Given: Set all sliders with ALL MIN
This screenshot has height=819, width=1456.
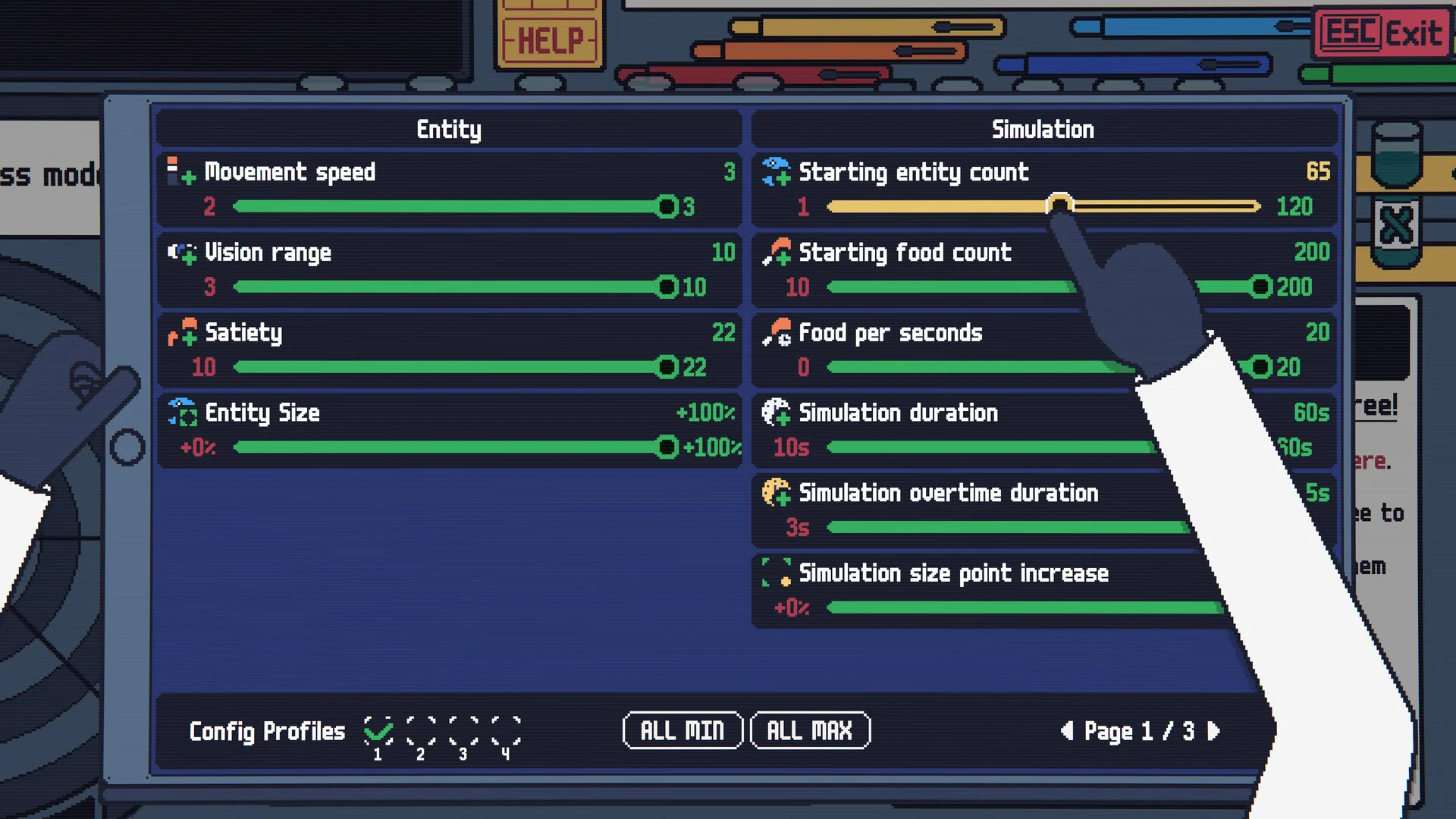Looking at the screenshot, I should pos(682,730).
